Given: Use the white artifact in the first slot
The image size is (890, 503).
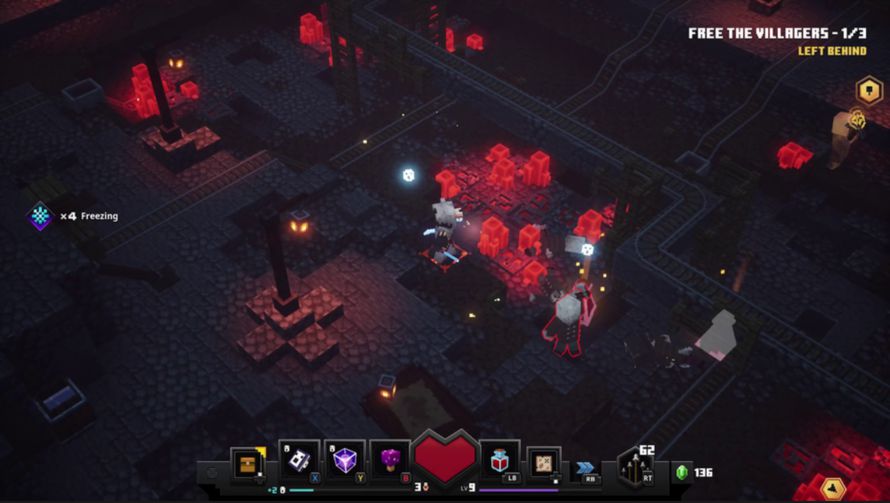Looking at the screenshot, I should (x=300, y=460).
